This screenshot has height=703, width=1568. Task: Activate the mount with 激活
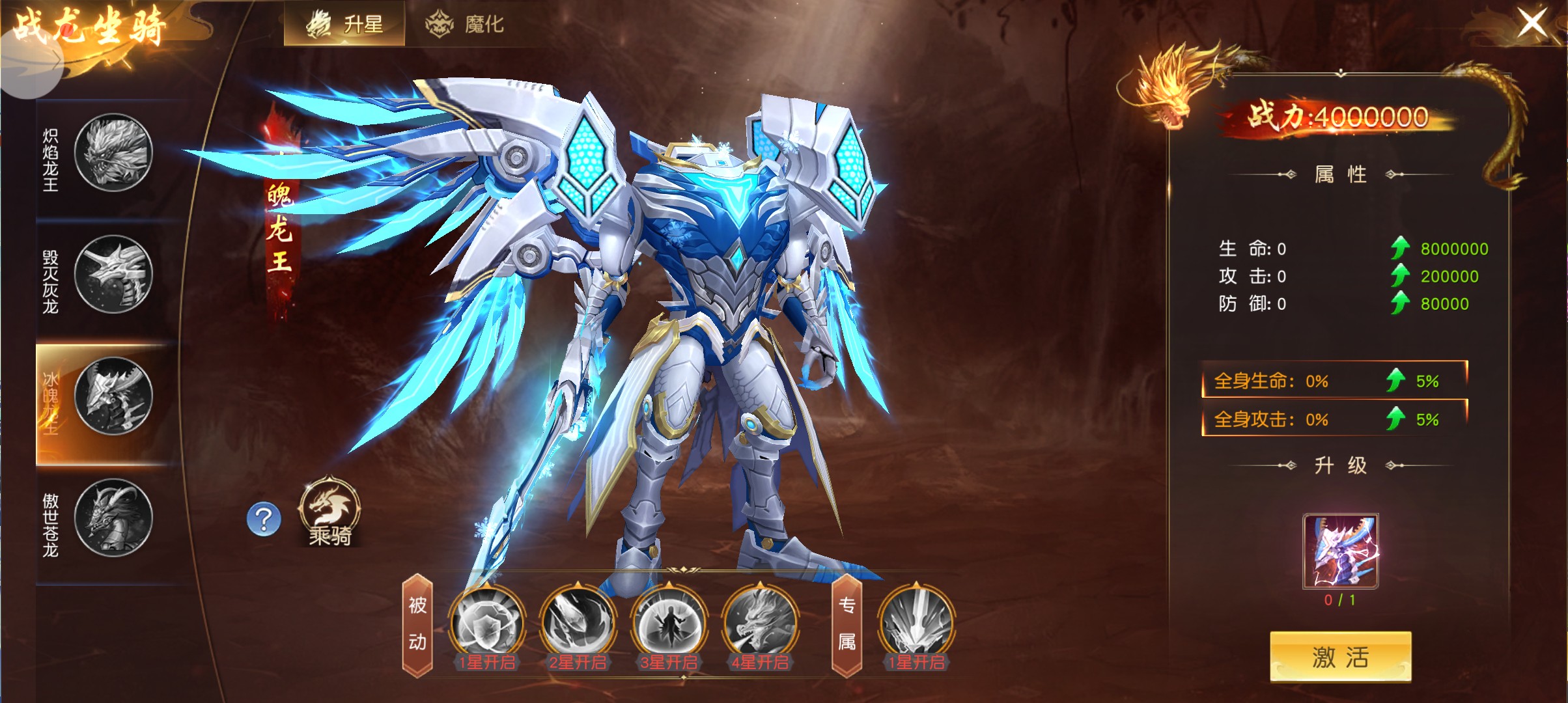pyautogui.click(x=1340, y=657)
